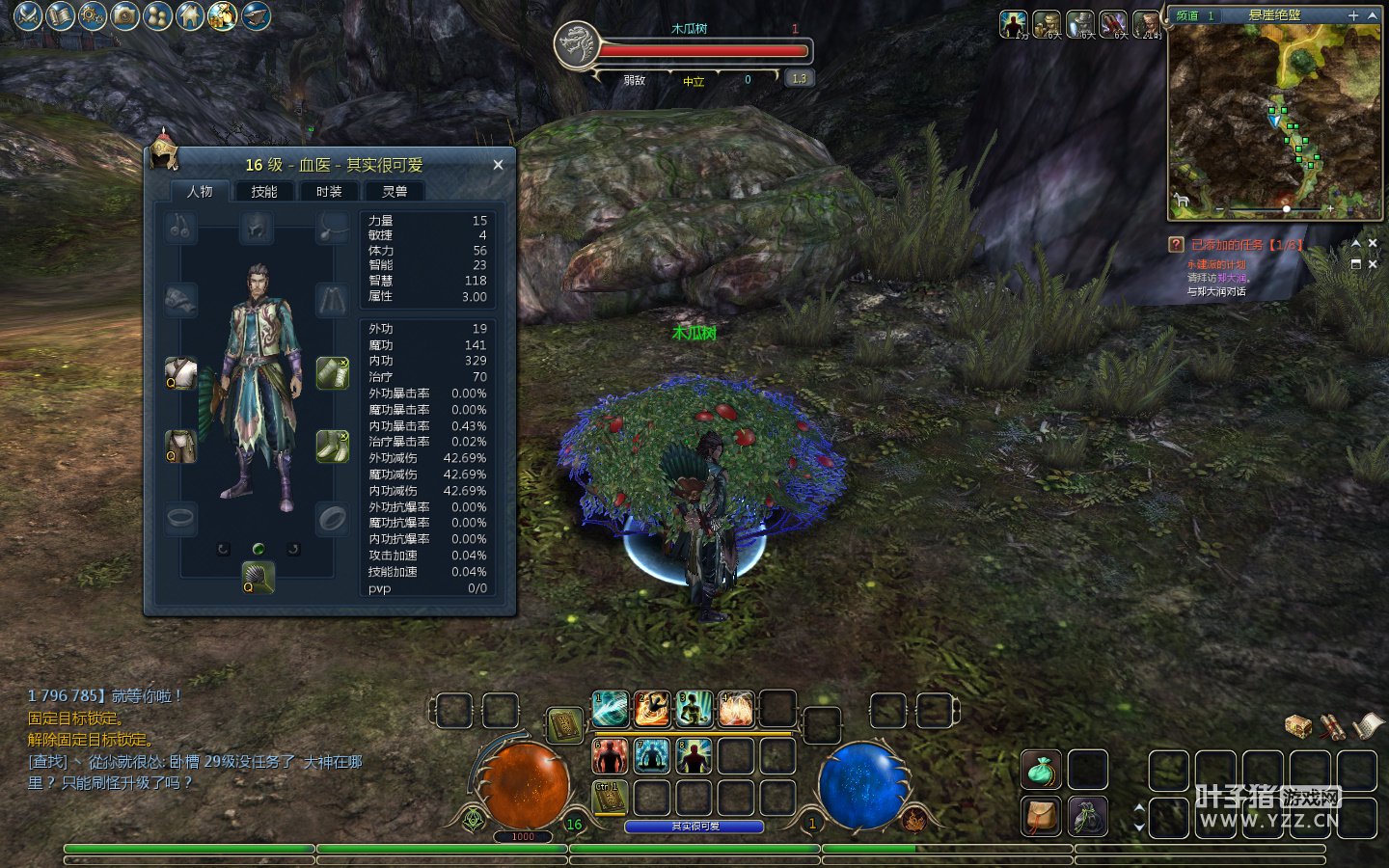The height and width of the screenshot is (868, 1389).
Task: Click the crossed swords menu icon
Action: (x=28, y=15)
